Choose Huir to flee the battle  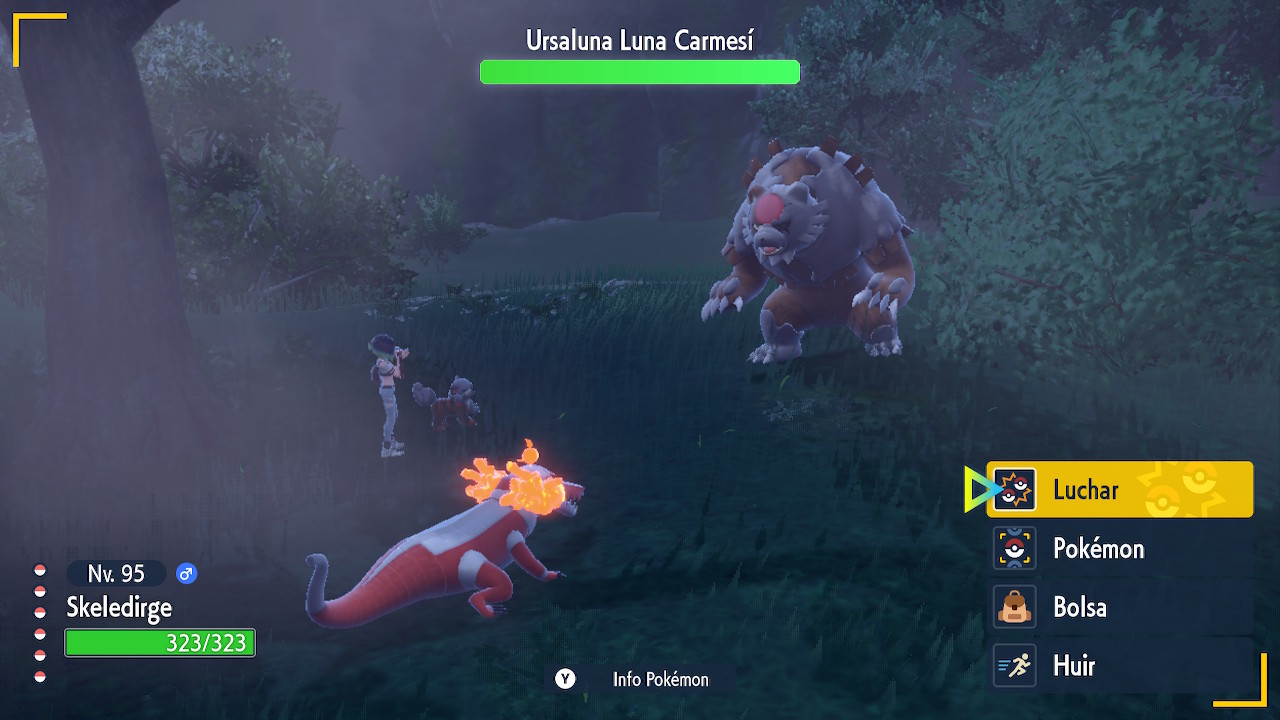pyautogui.click(x=1119, y=666)
